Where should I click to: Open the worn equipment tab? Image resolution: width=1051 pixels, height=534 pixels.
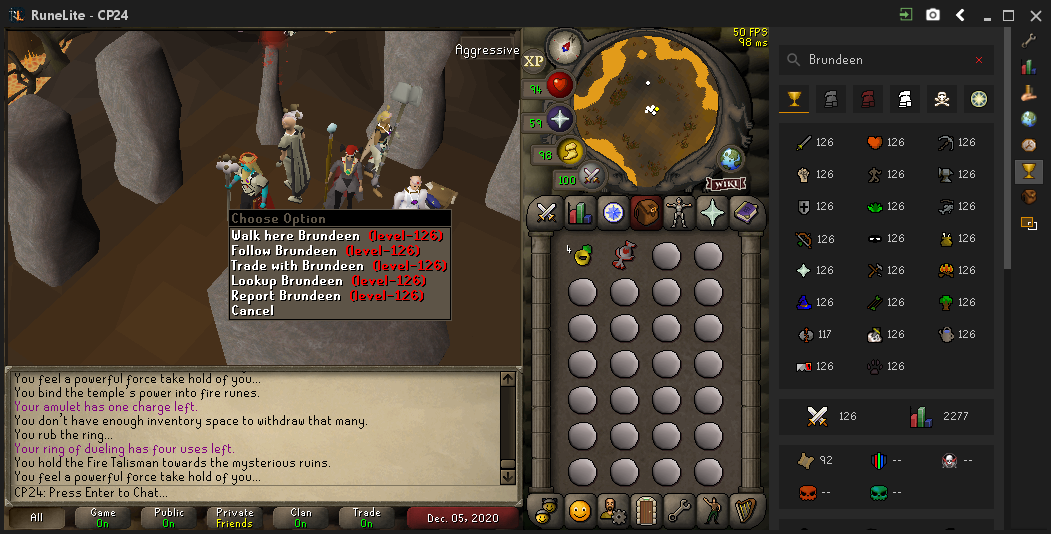click(x=678, y=212)
